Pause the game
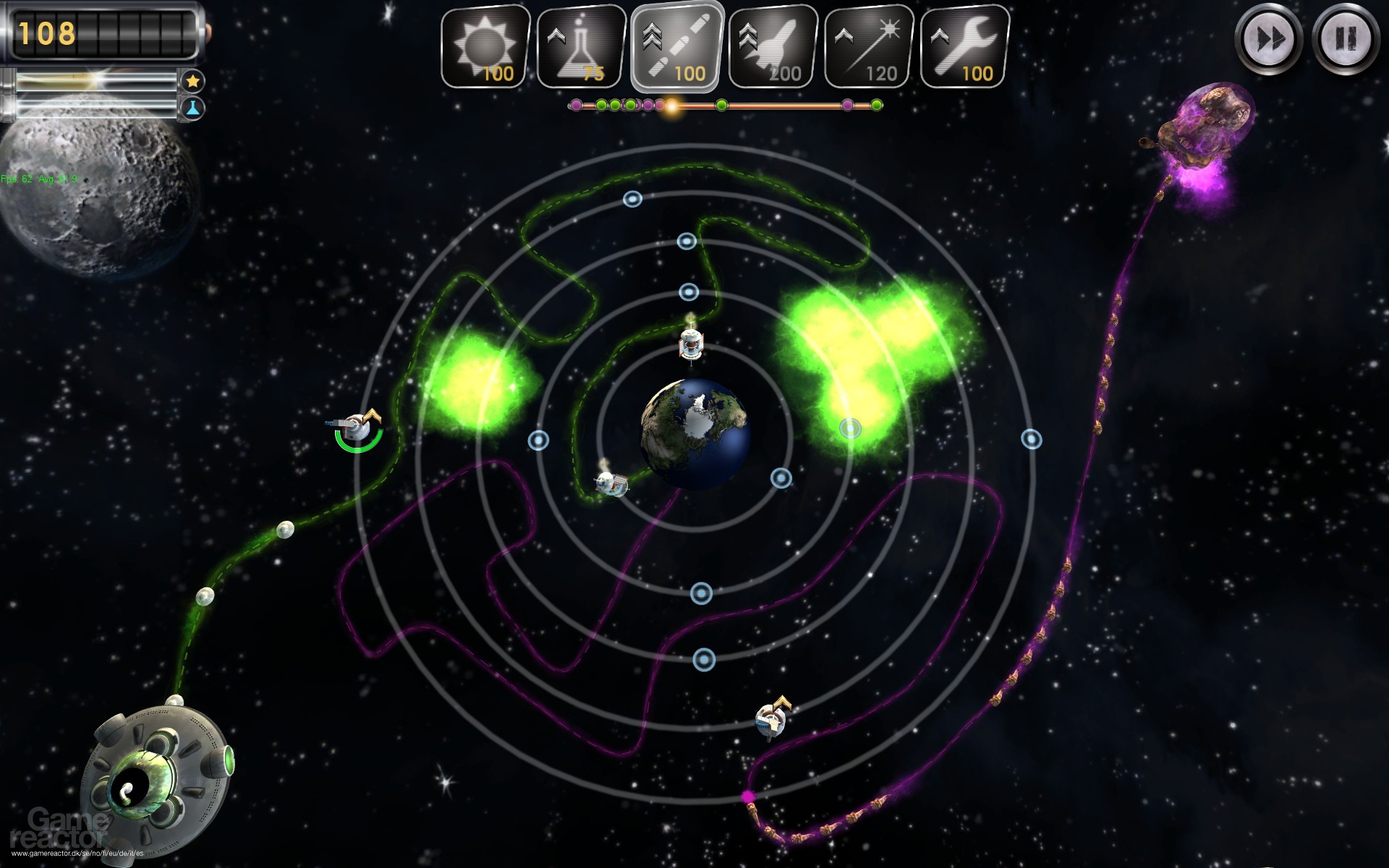 (1345, 39)
